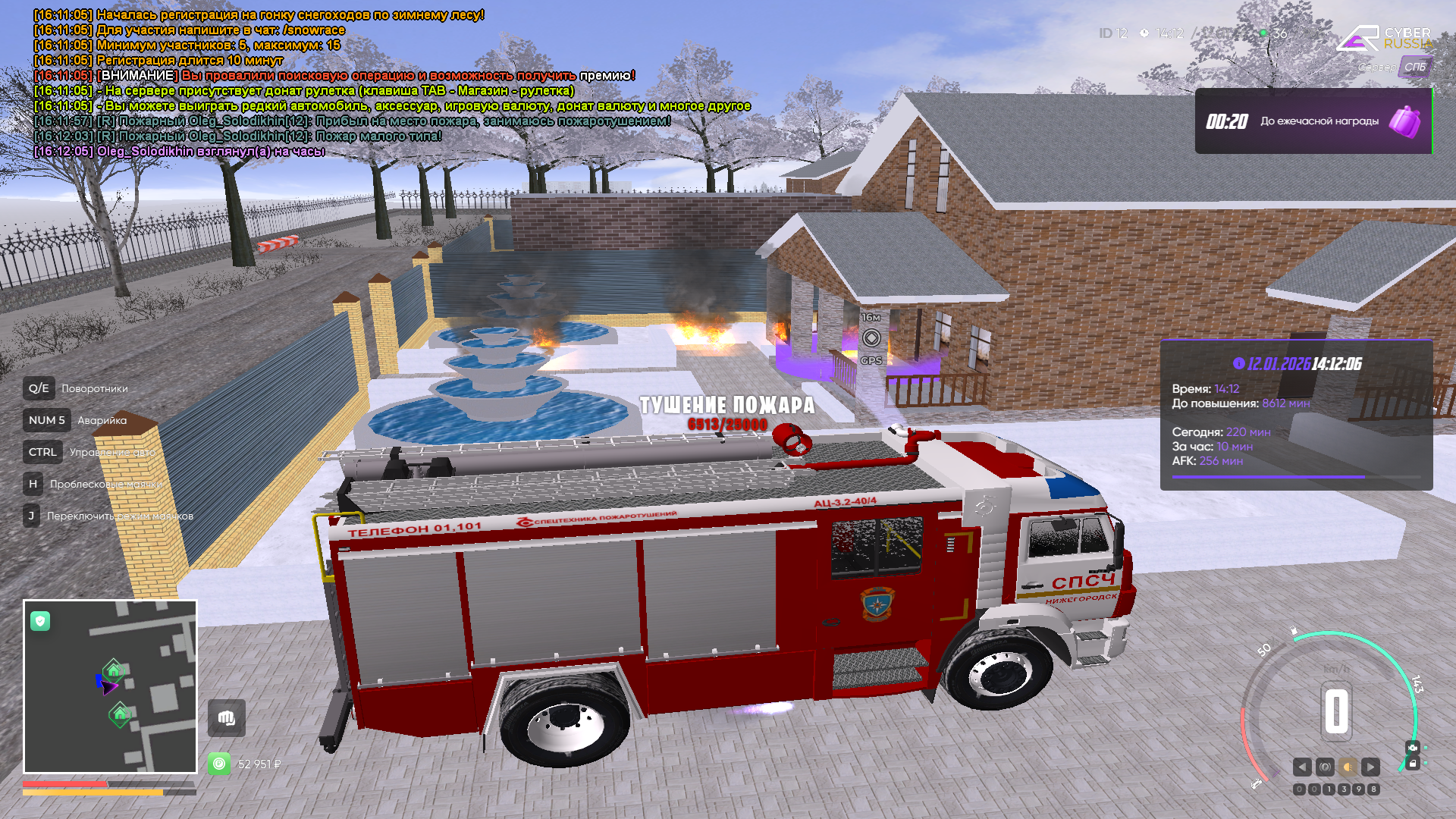The width and height of the screenshot is (1456, 819).
Task: Toggle the headlights indicator
Action: point(1348,767)
